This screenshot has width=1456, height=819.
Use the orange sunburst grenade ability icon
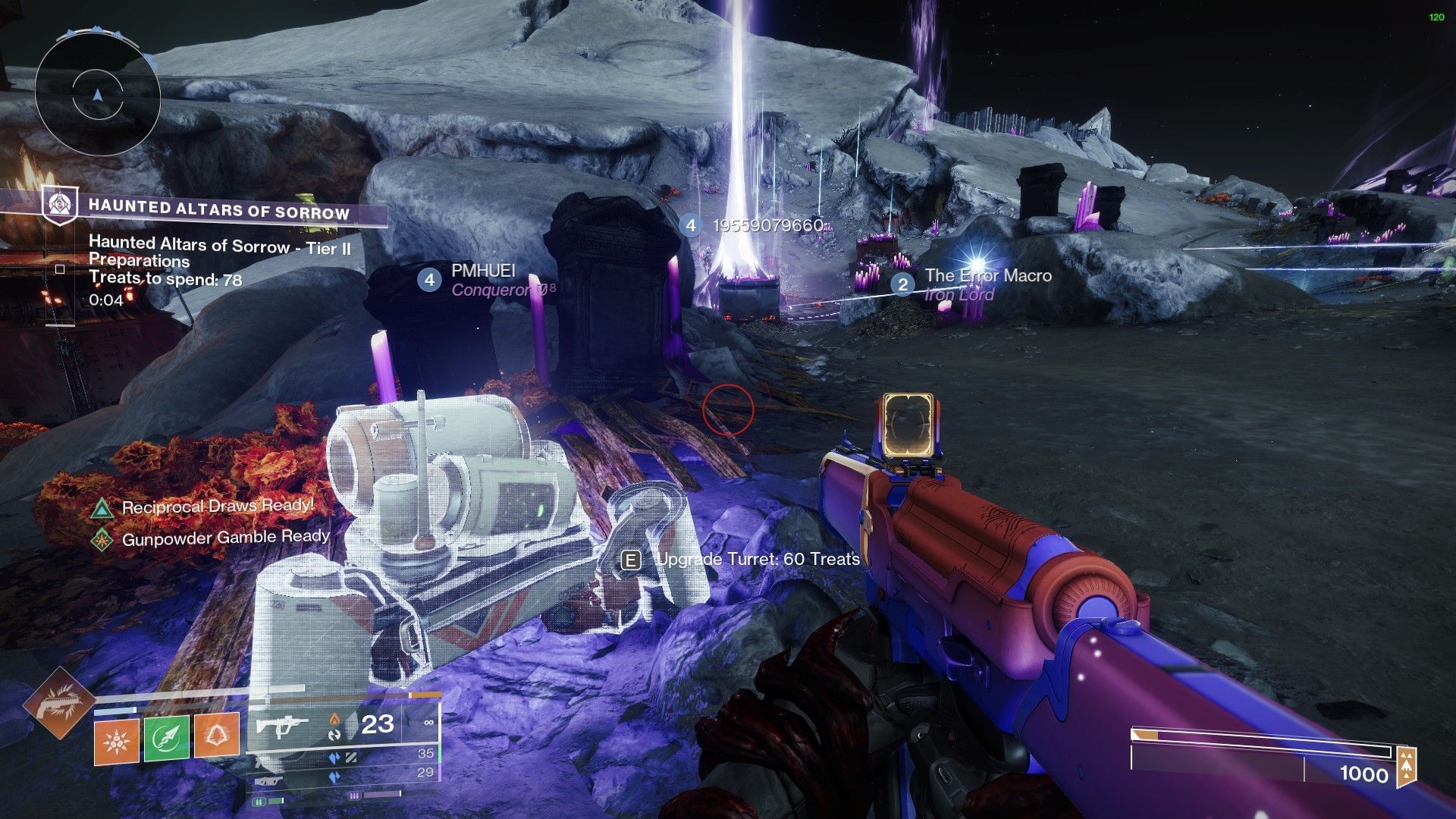[117, 737]
